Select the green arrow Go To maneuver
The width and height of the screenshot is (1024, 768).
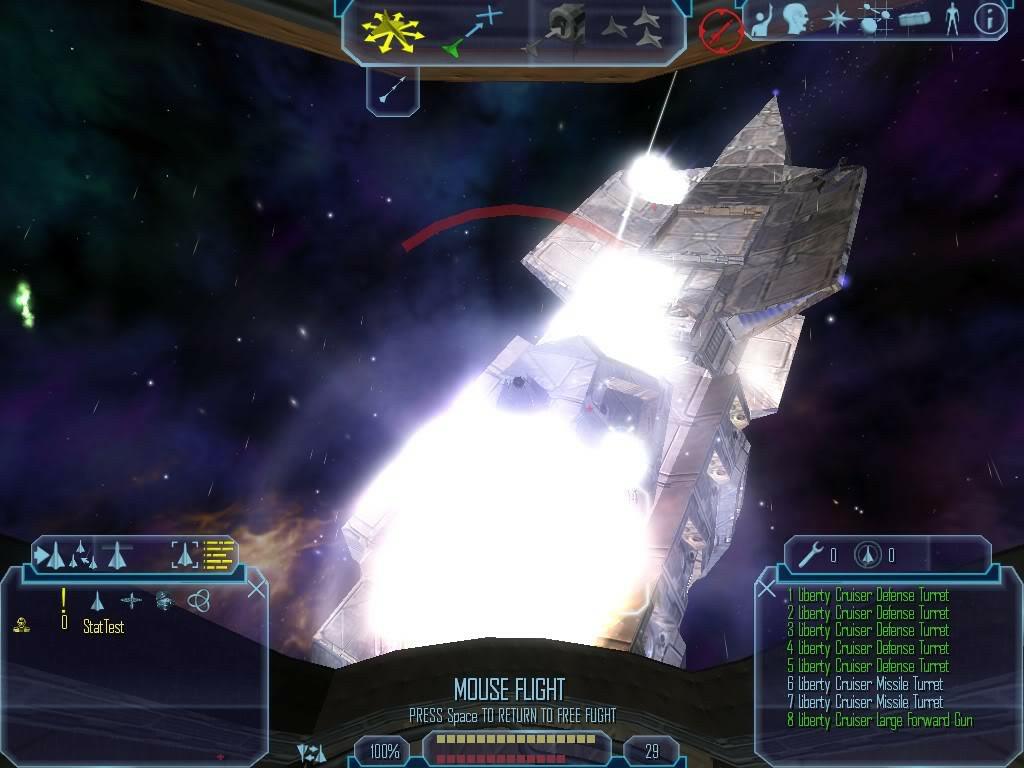pos(470,32)
